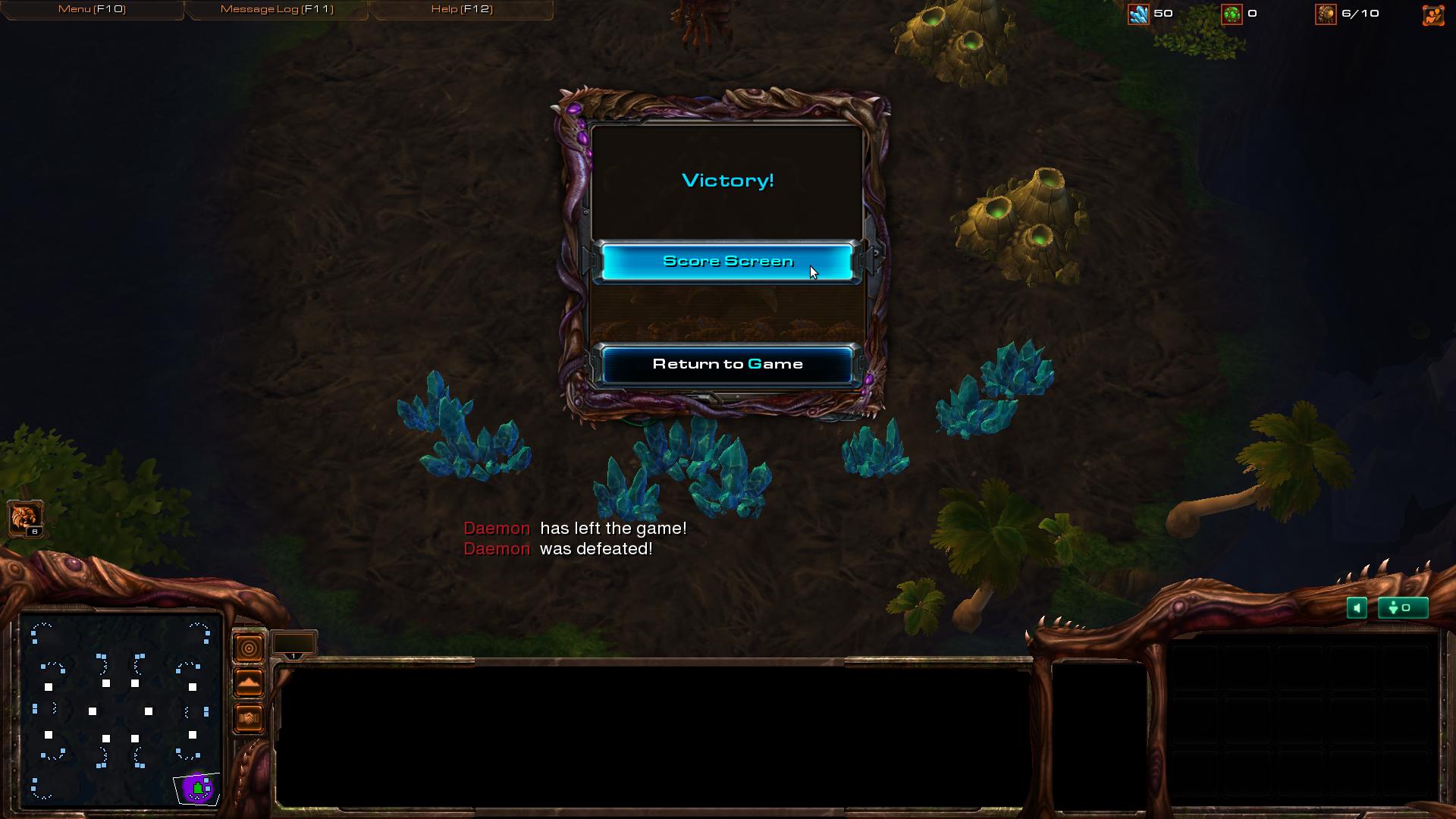Click the handshake alliance button
Viewport: 1456px width, 819px height.
(x=249, y=718)
